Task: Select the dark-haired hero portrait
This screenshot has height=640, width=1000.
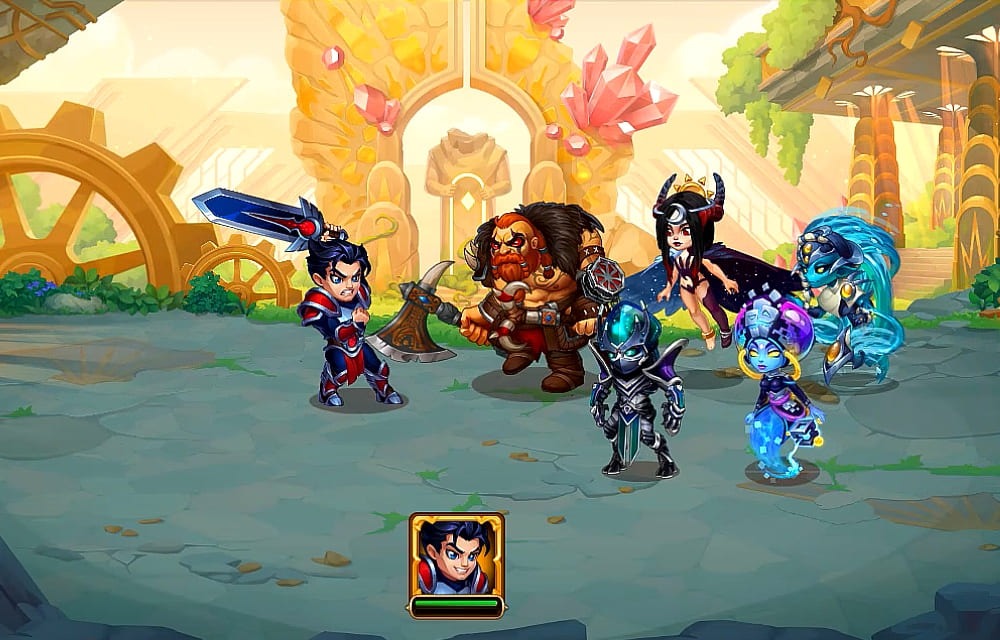Action: [x=456, y=557]
